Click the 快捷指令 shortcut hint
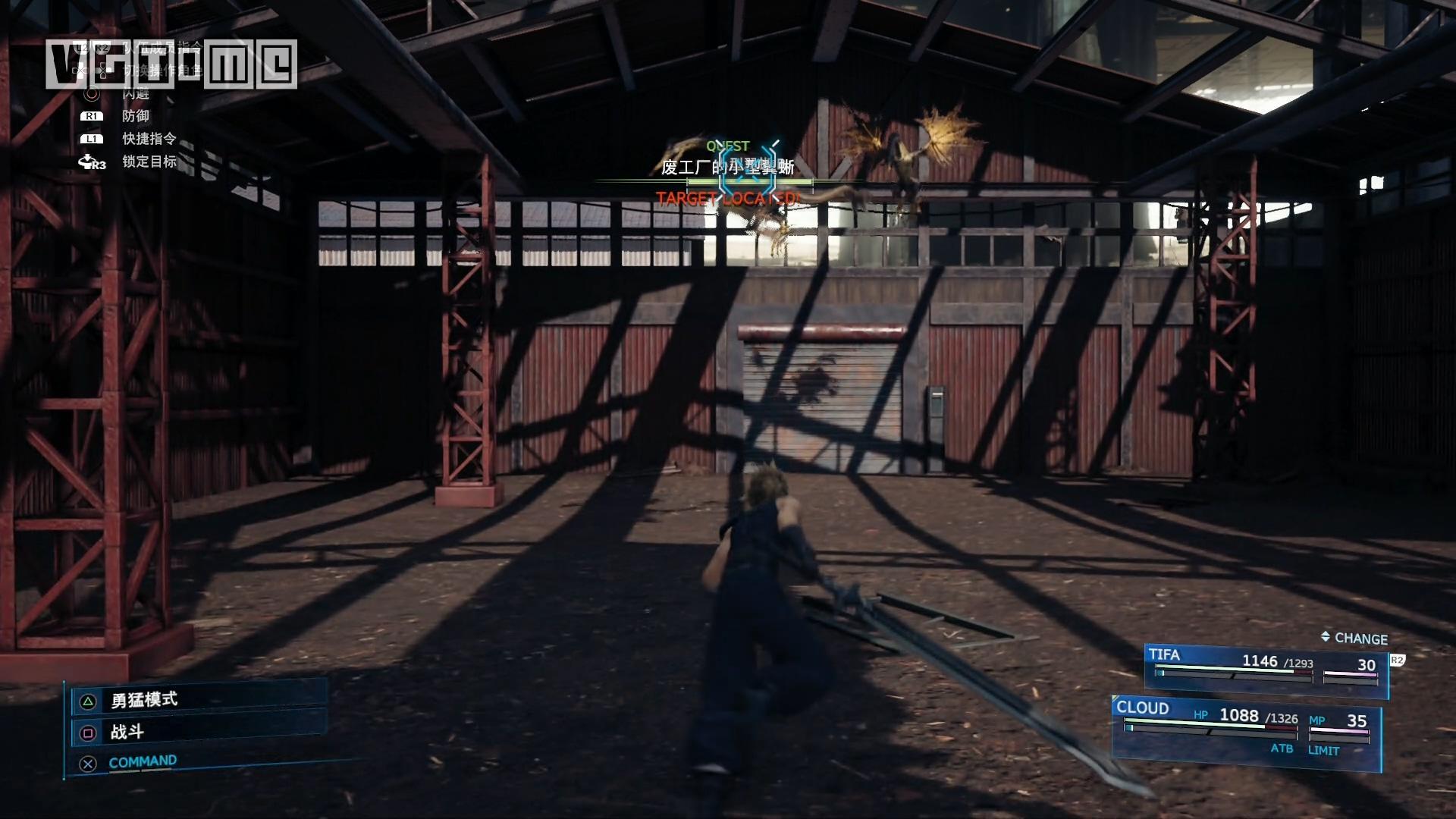The width and height of the screenshot is (1456, 819). point(149,139)
